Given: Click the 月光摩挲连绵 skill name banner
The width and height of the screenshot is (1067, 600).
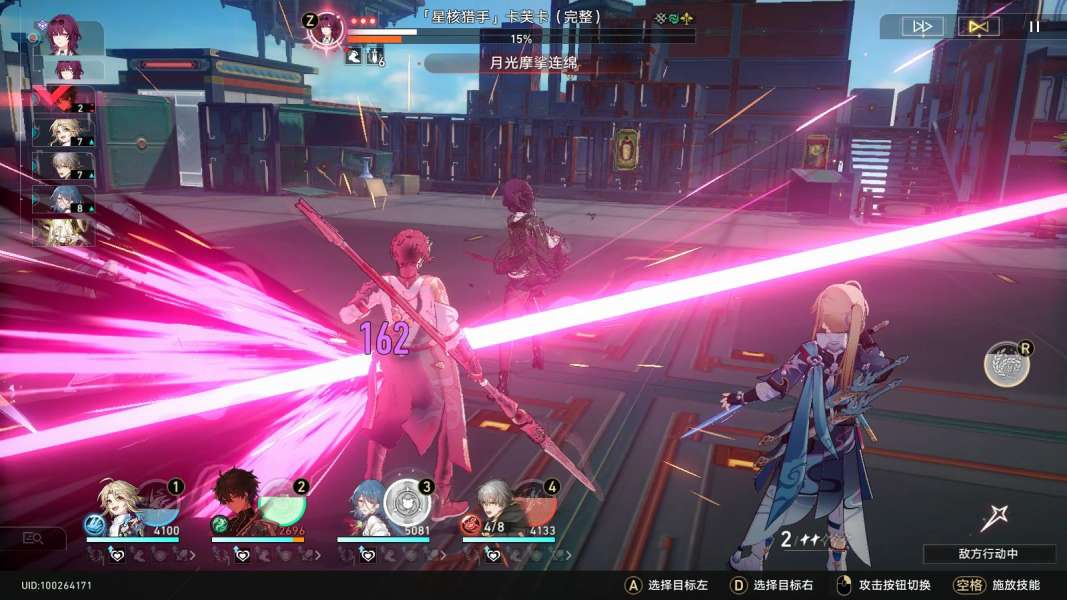Looking at the screenshot, I should [x=535, y=63].
